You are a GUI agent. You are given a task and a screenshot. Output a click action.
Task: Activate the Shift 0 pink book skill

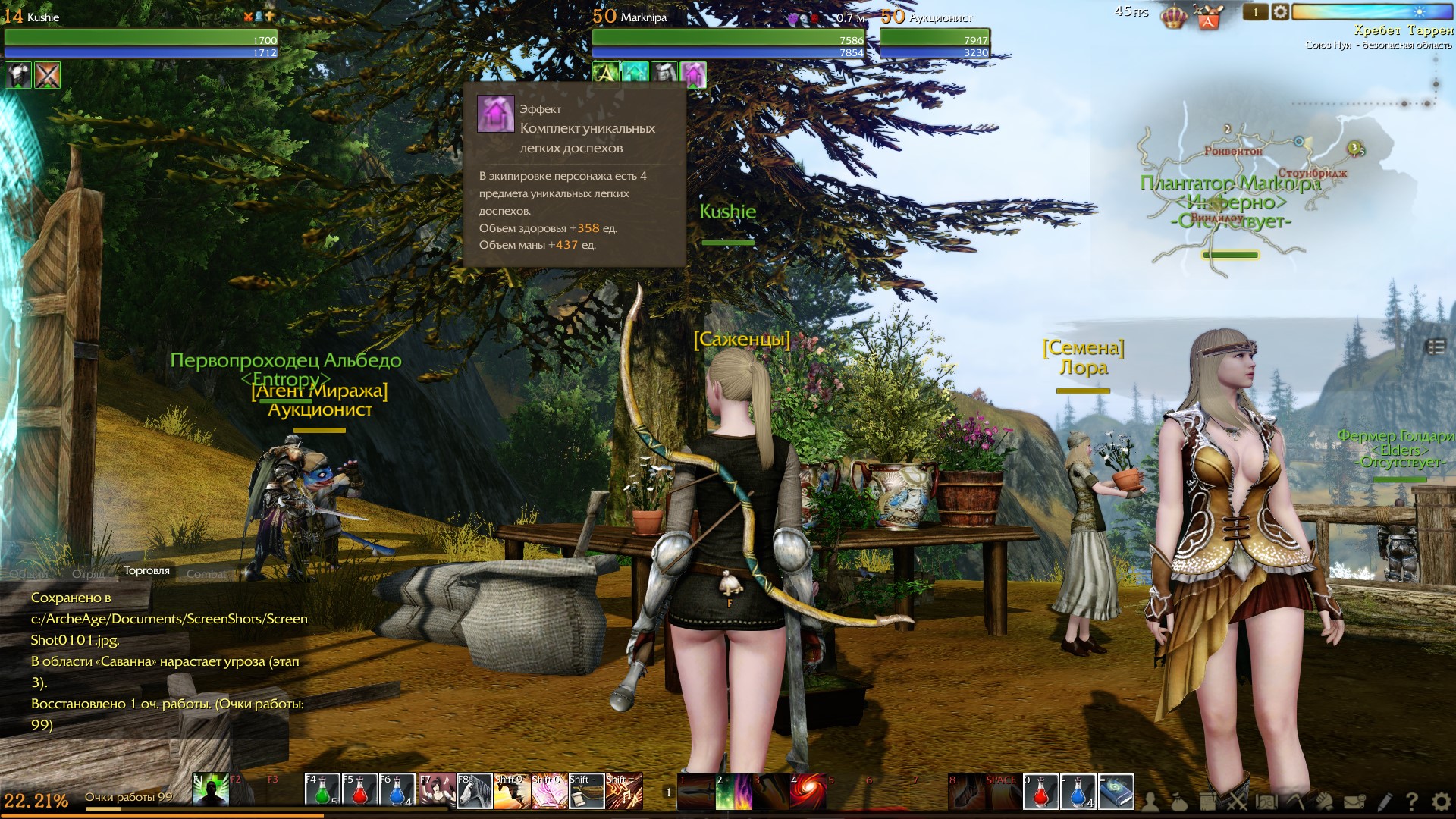549,791
